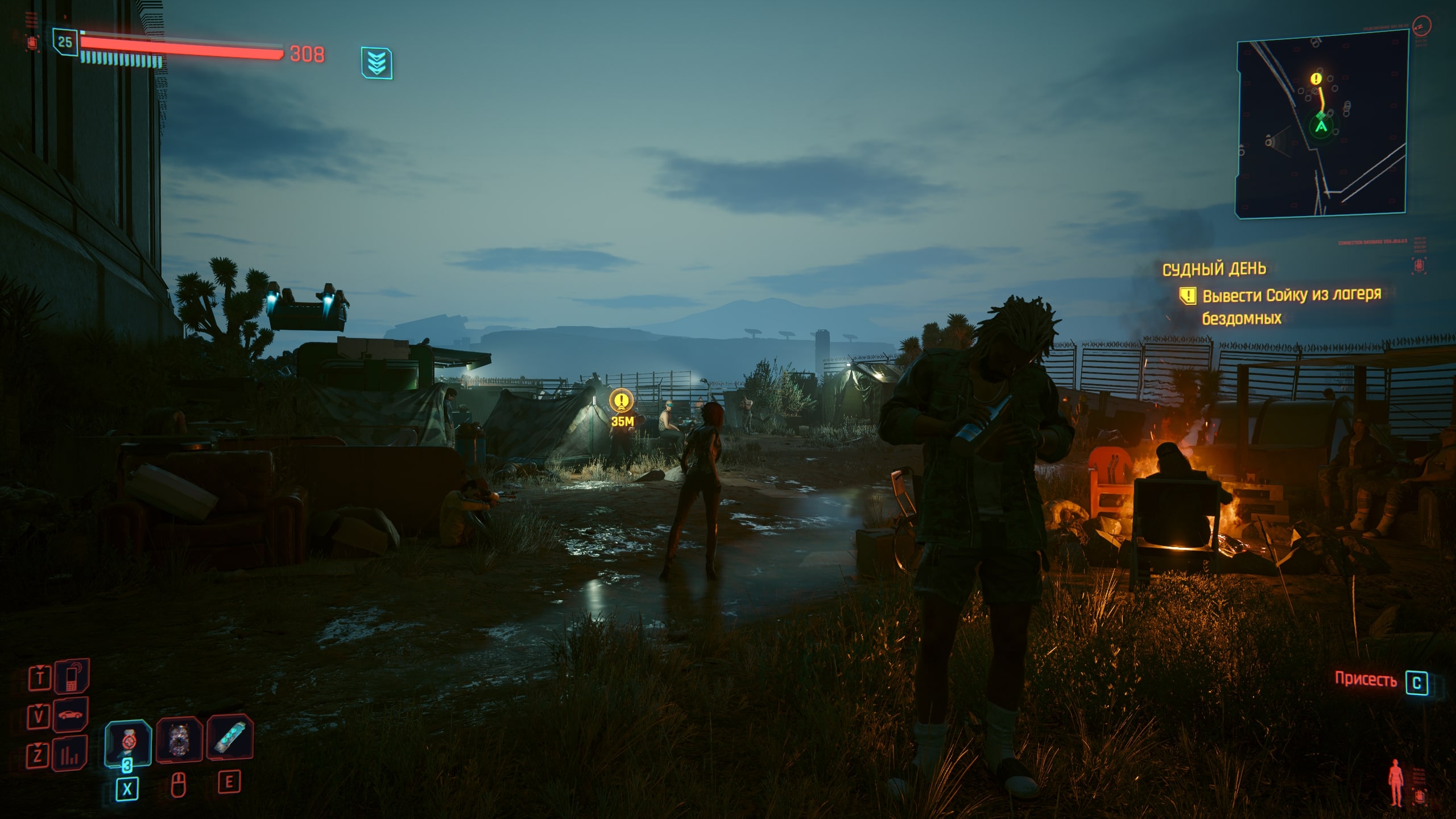Viewport: 1456px width, 819px height.
Task: Click the objective 'Вывести Сойку из лагеря бездомных'
Action: click(x=1291, y=306)
